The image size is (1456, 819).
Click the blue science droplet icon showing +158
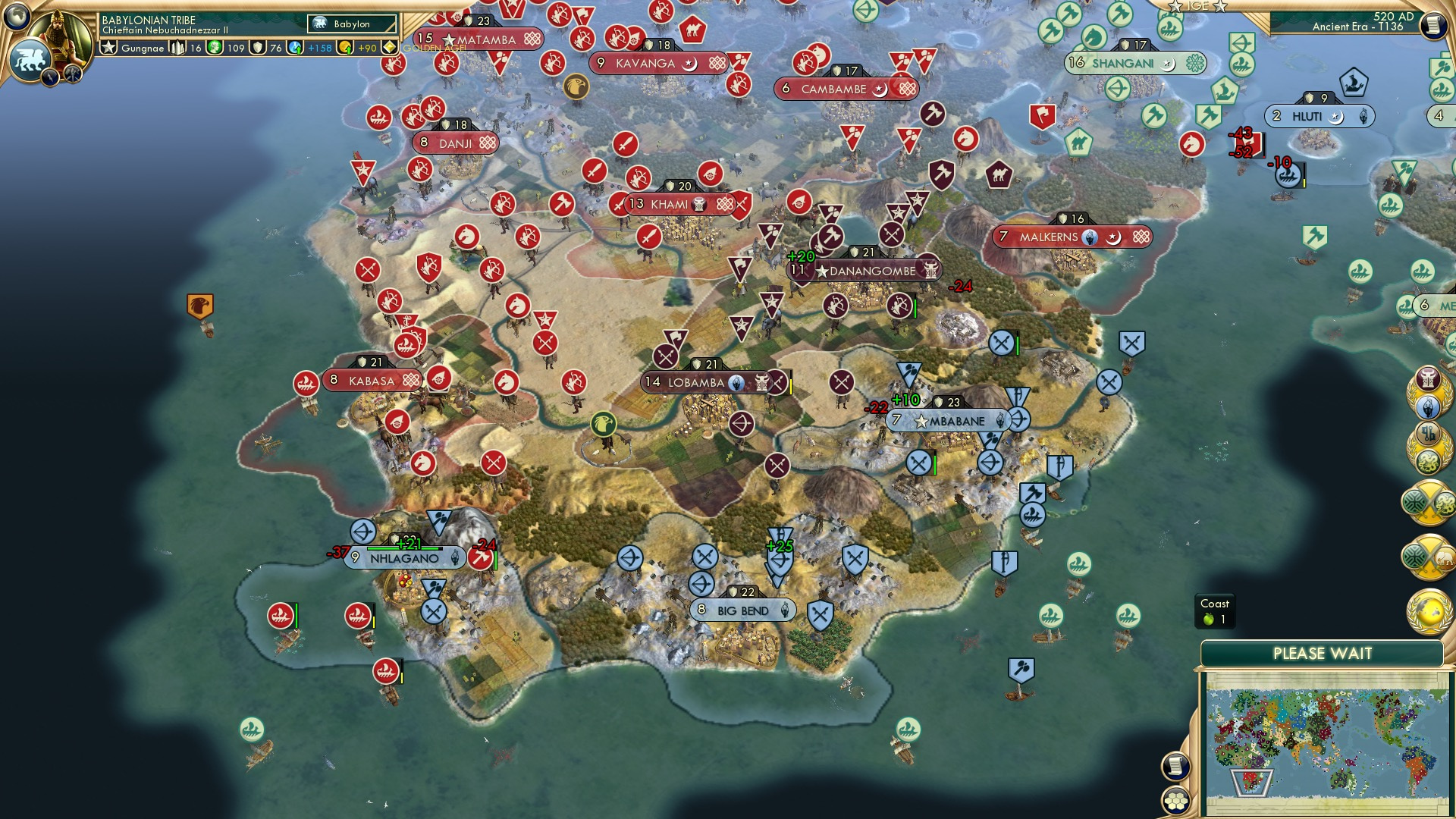(293, 49)
